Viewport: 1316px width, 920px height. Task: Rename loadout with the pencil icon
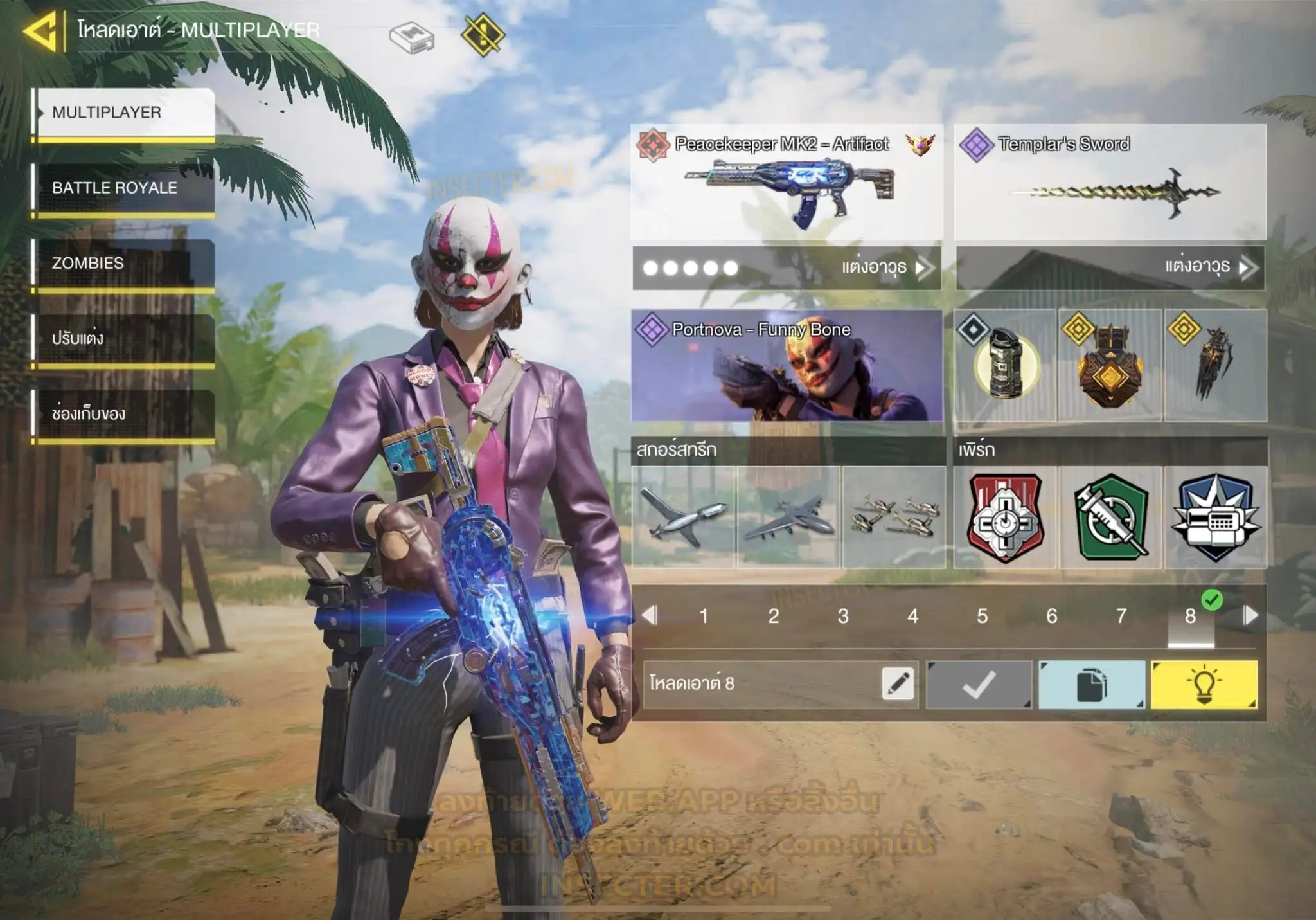click(898, 683)
